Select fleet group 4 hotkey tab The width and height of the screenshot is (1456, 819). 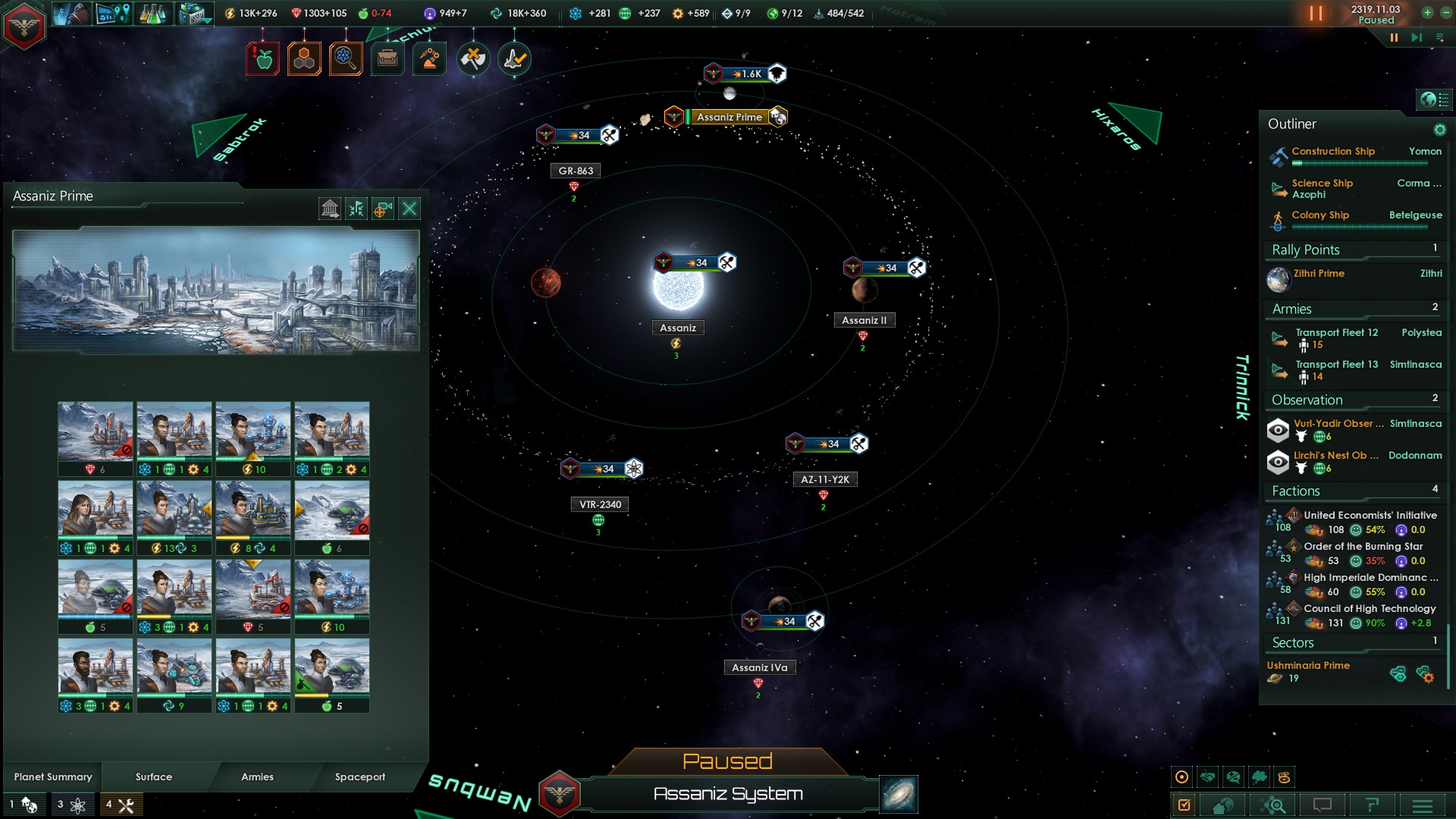(x=121, y=805)
